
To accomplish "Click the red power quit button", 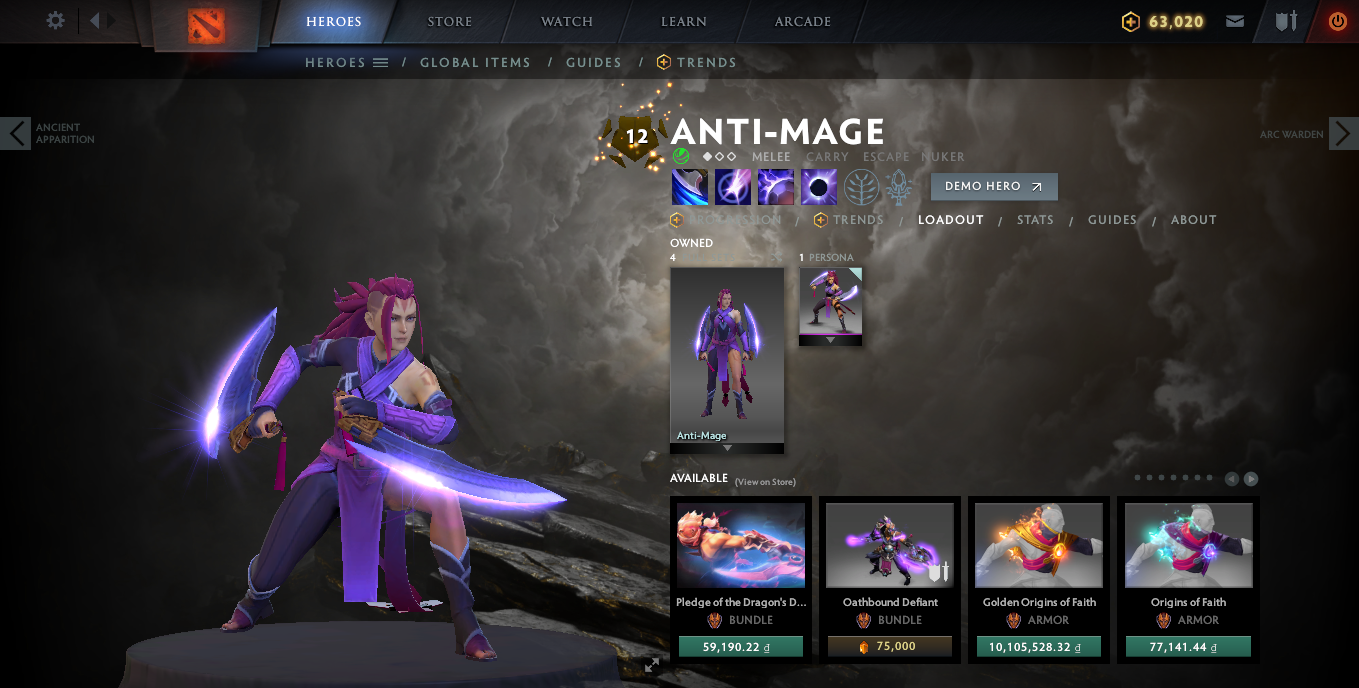I will click(x=1337, y=21).
